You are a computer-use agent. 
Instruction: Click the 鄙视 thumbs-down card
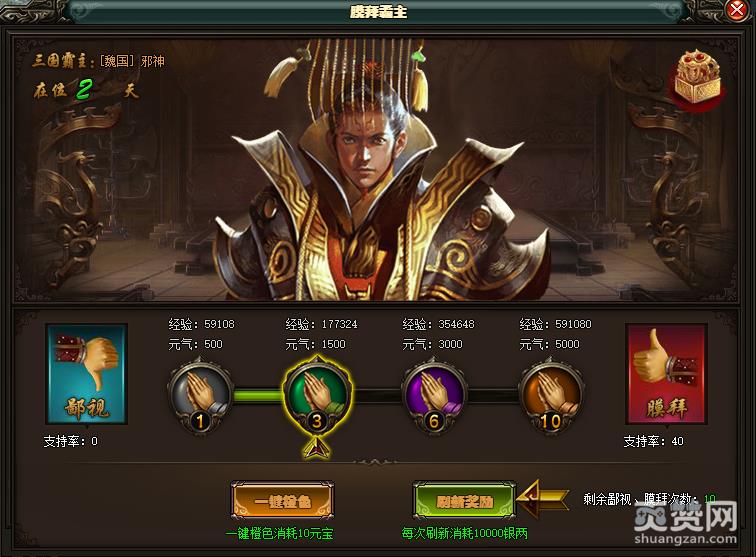86,377
